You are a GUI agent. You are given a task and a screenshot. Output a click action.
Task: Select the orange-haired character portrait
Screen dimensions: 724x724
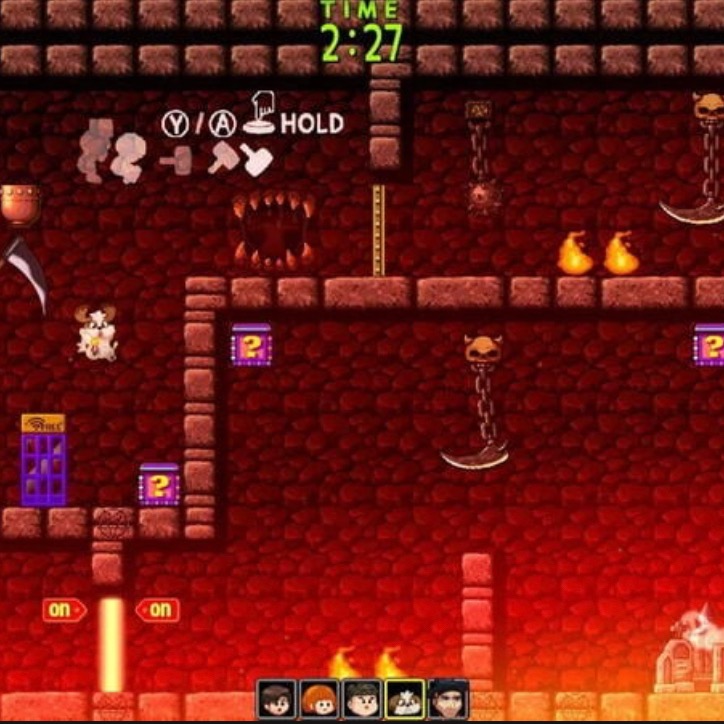pos(319,699)
